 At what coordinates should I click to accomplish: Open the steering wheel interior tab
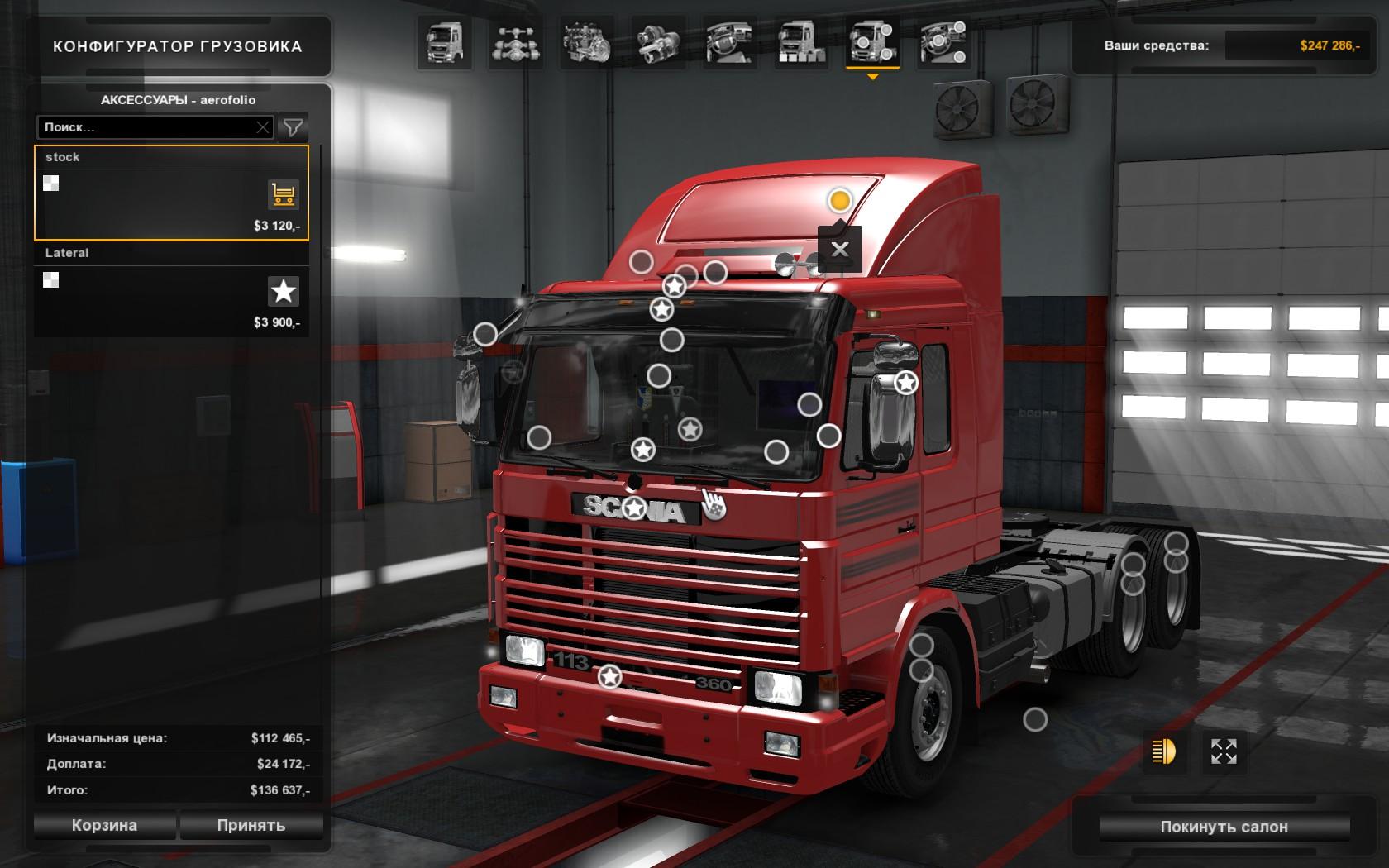729,43
